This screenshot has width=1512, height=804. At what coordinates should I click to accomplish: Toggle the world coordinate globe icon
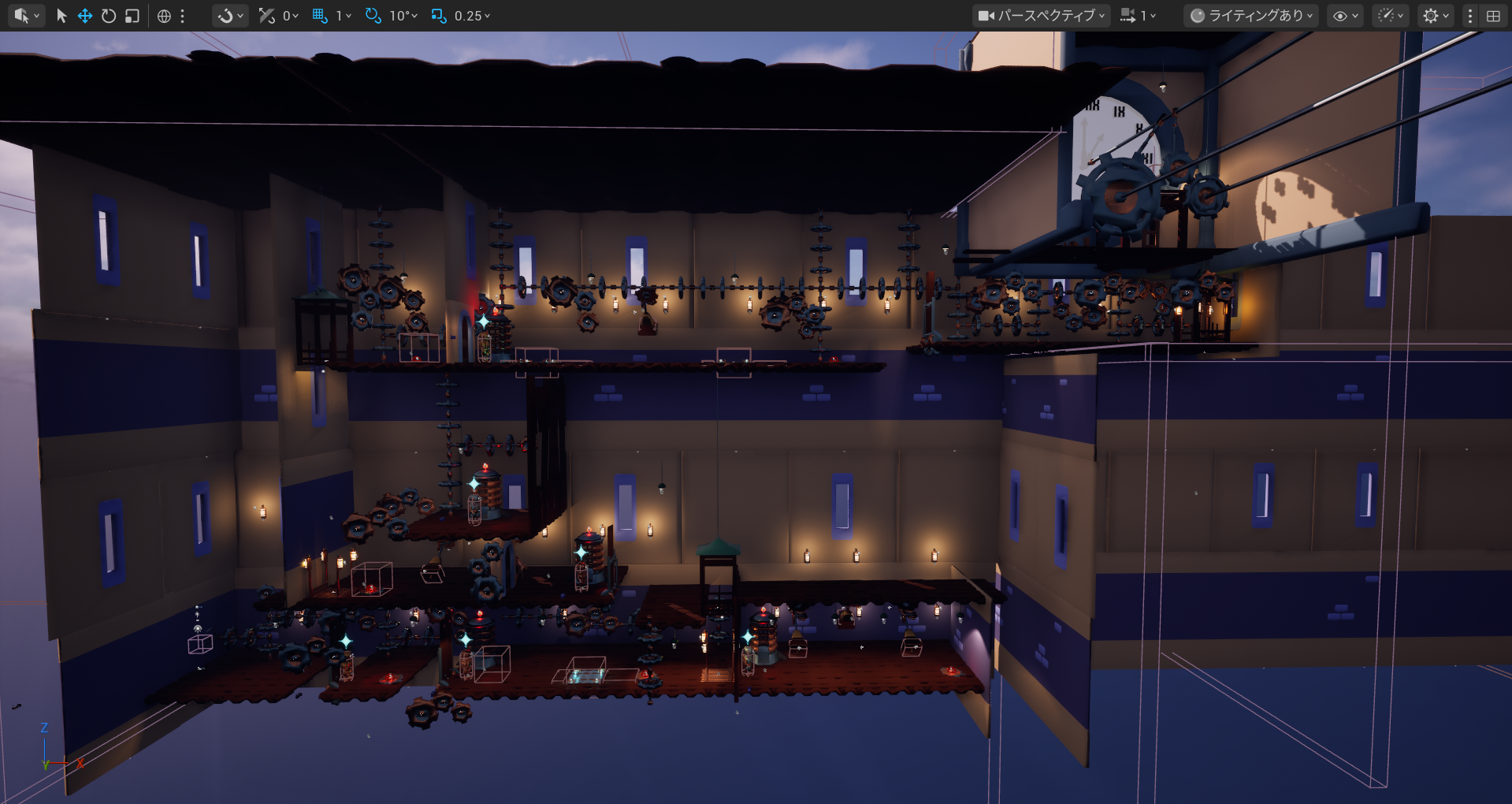[x=164, y=16]
